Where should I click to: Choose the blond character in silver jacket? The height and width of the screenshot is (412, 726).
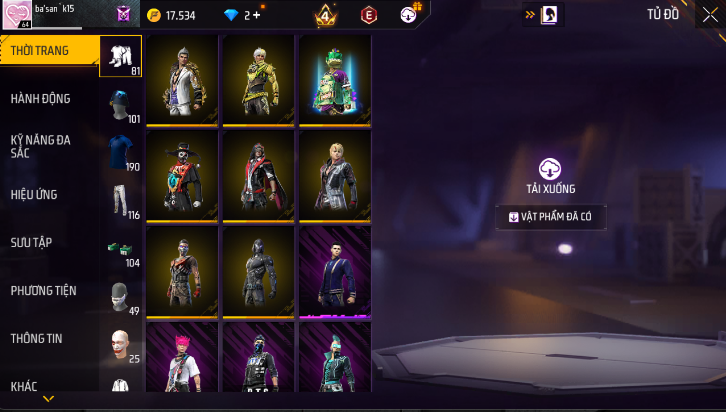334,176
